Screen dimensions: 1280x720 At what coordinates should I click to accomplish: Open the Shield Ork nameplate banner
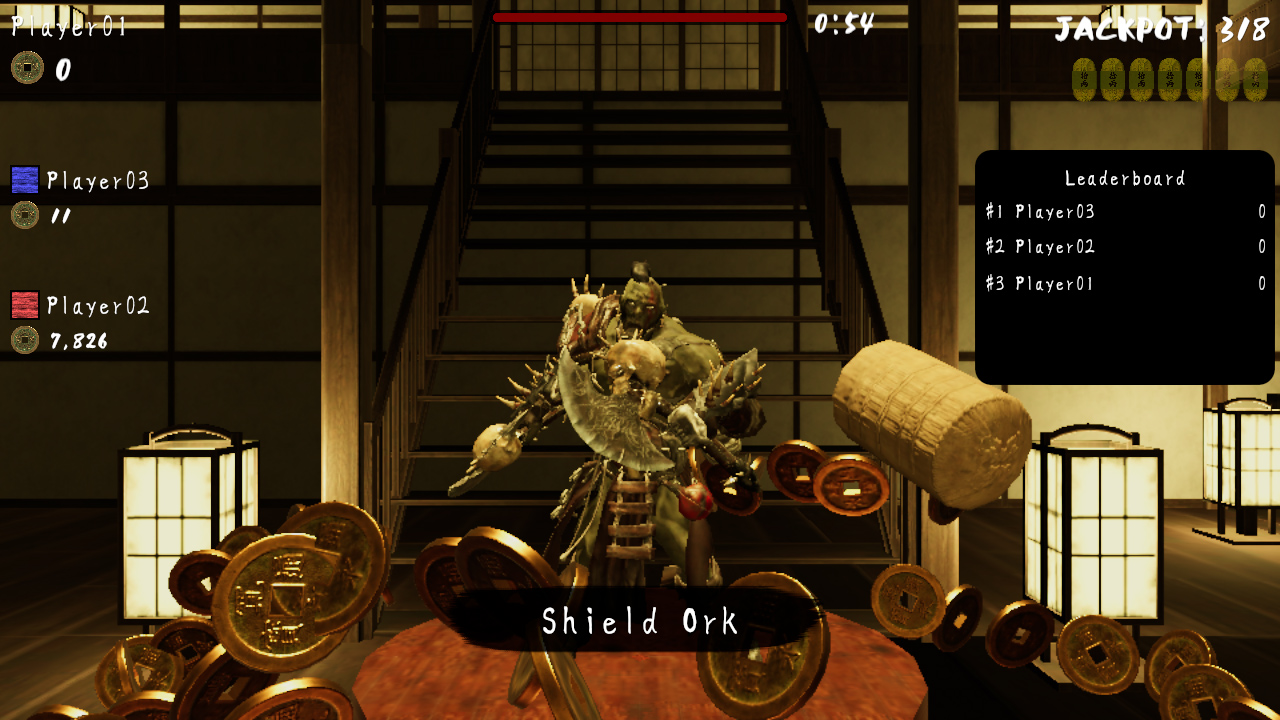coord(640,620)
